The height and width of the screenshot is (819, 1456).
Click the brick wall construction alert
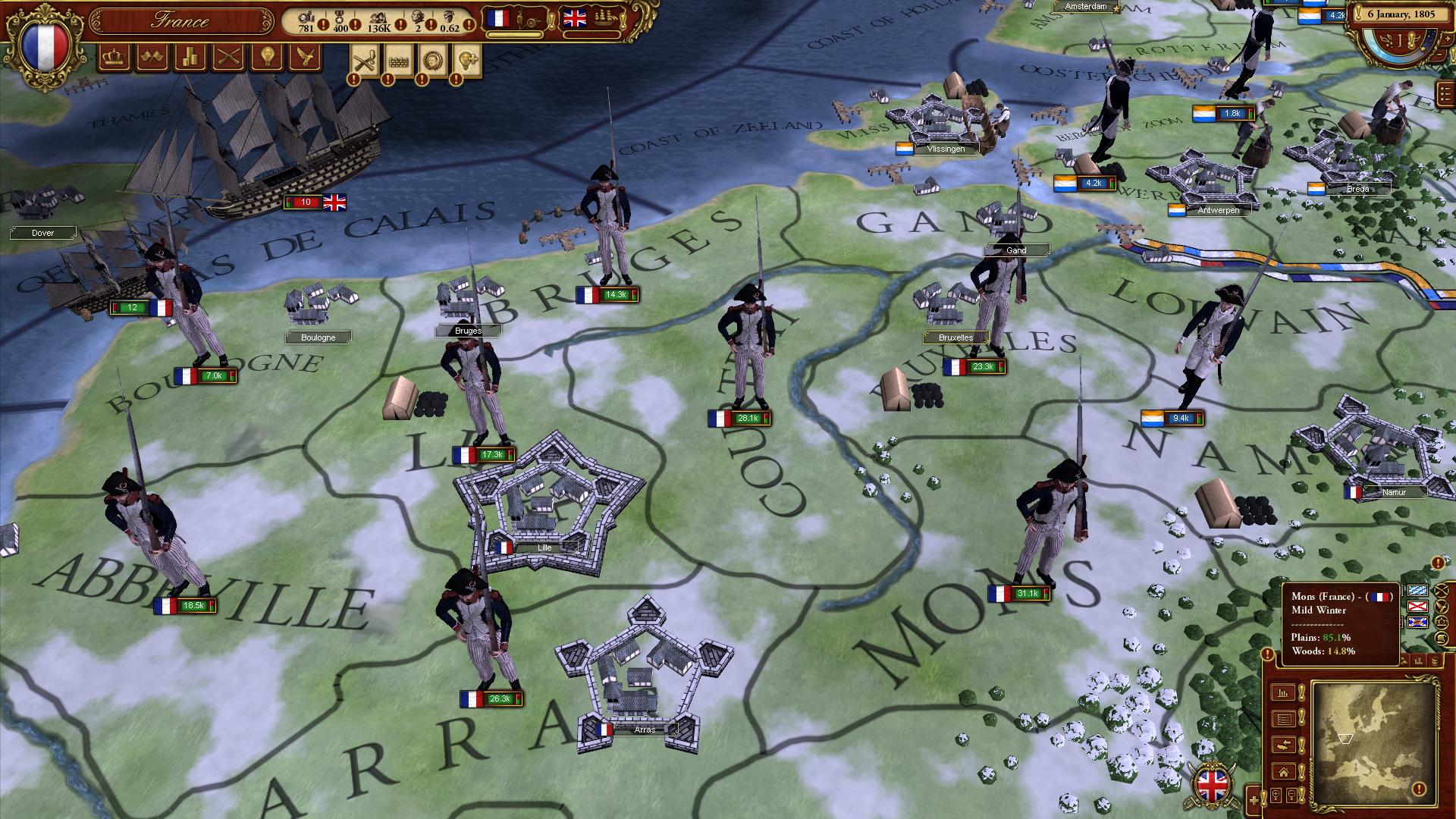(398, 59)
